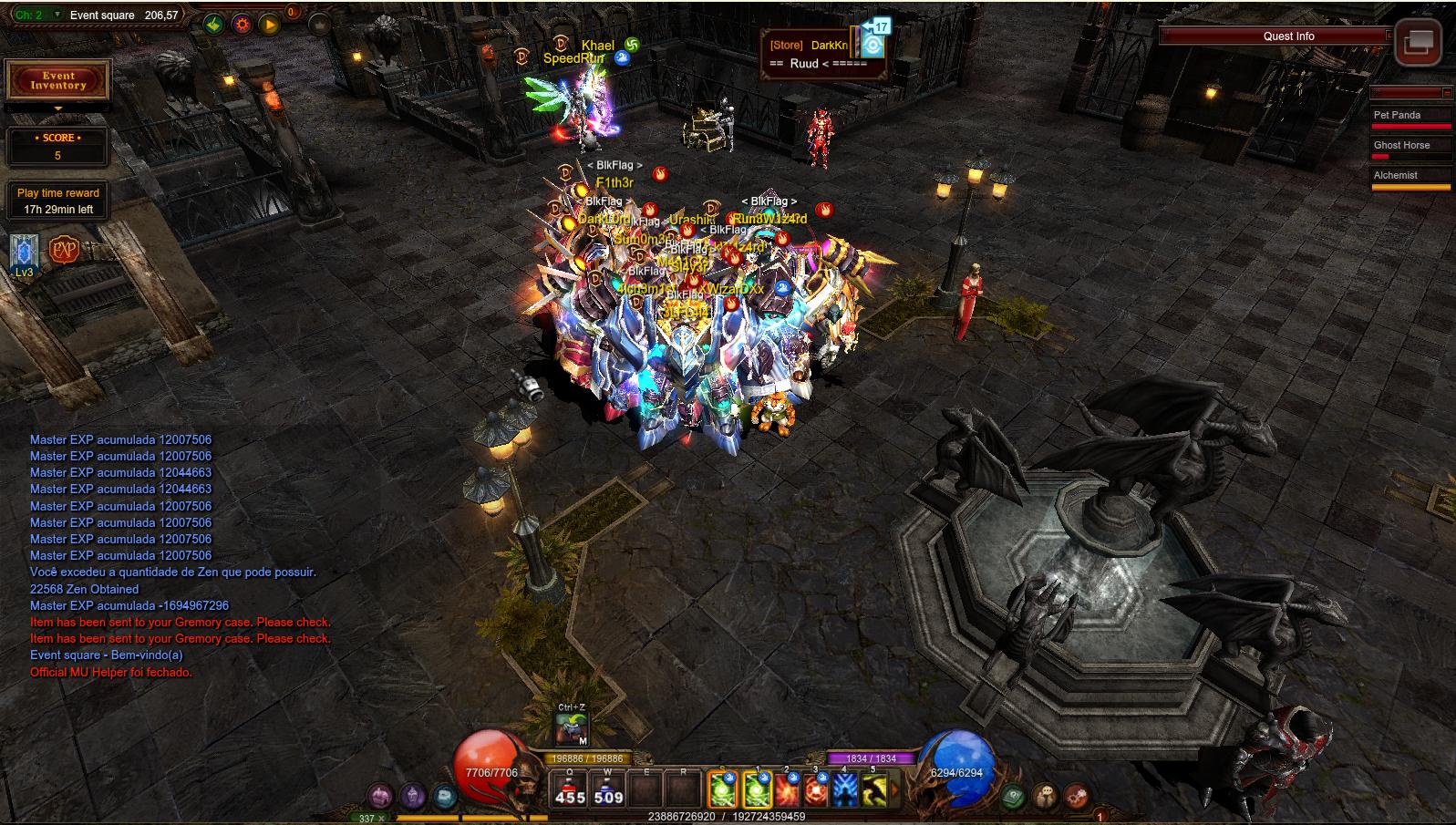Use the red health potion slot
1456x825 pixels.
click(x=570, y=789)
